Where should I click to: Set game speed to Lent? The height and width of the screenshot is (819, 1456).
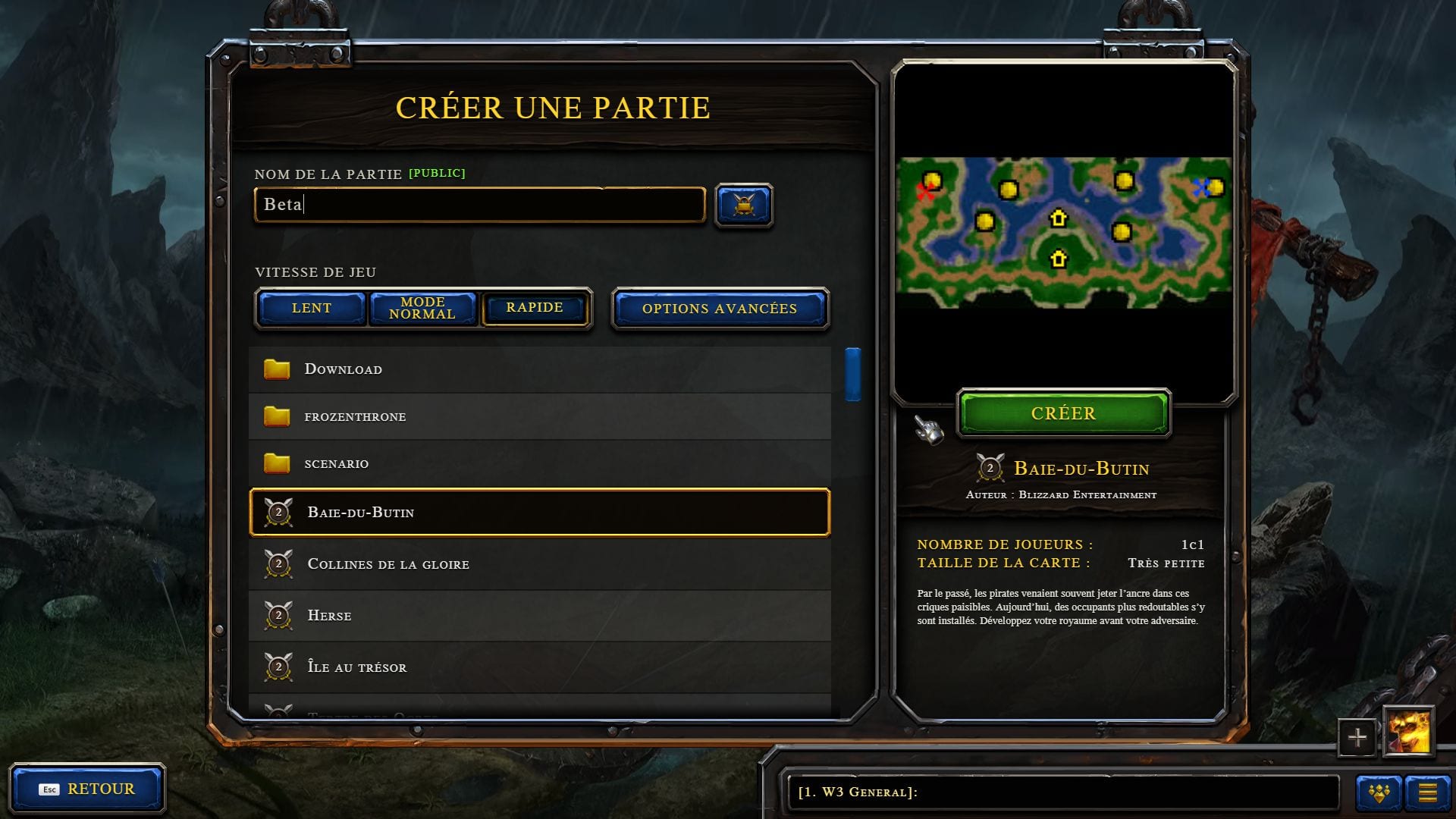(312, 308)
